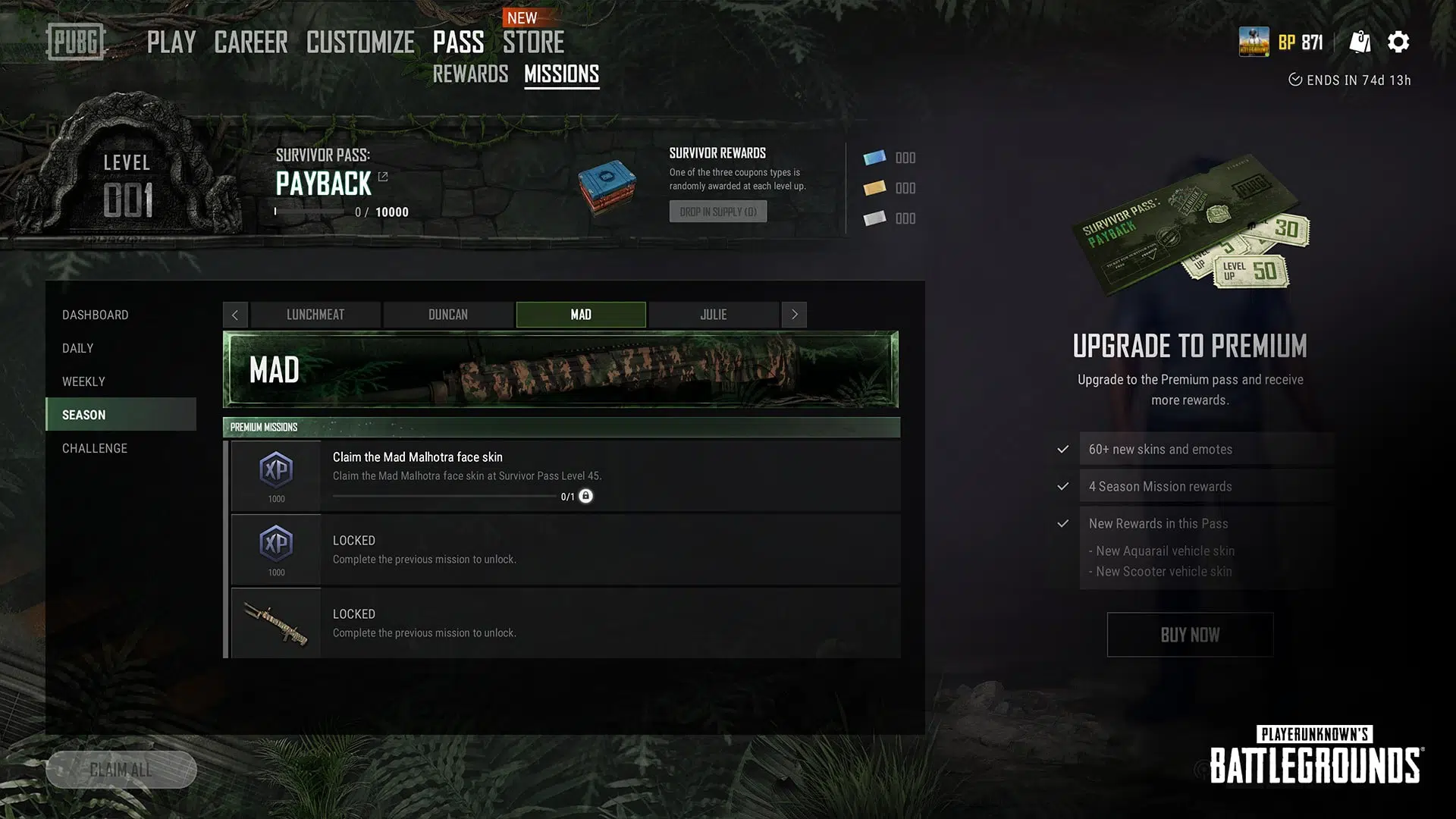Click the player avatar thumbnail
This screenshot has height=819, width=1456.
coord(1256,42)
